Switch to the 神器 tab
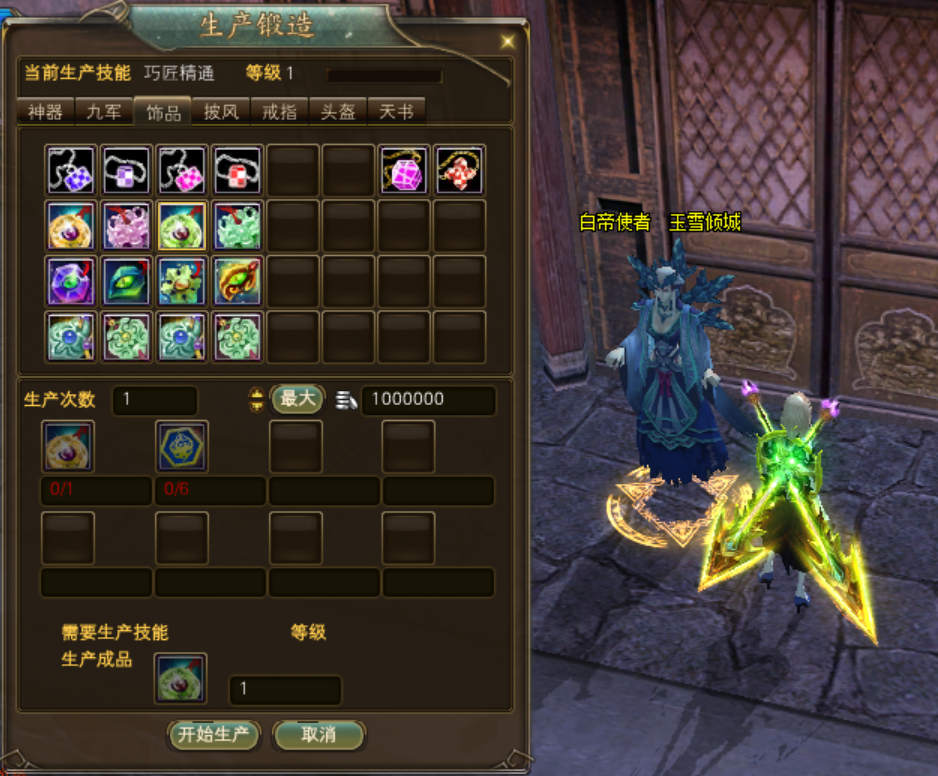Screen dimensions: 938x776 (x=46, y=111)
